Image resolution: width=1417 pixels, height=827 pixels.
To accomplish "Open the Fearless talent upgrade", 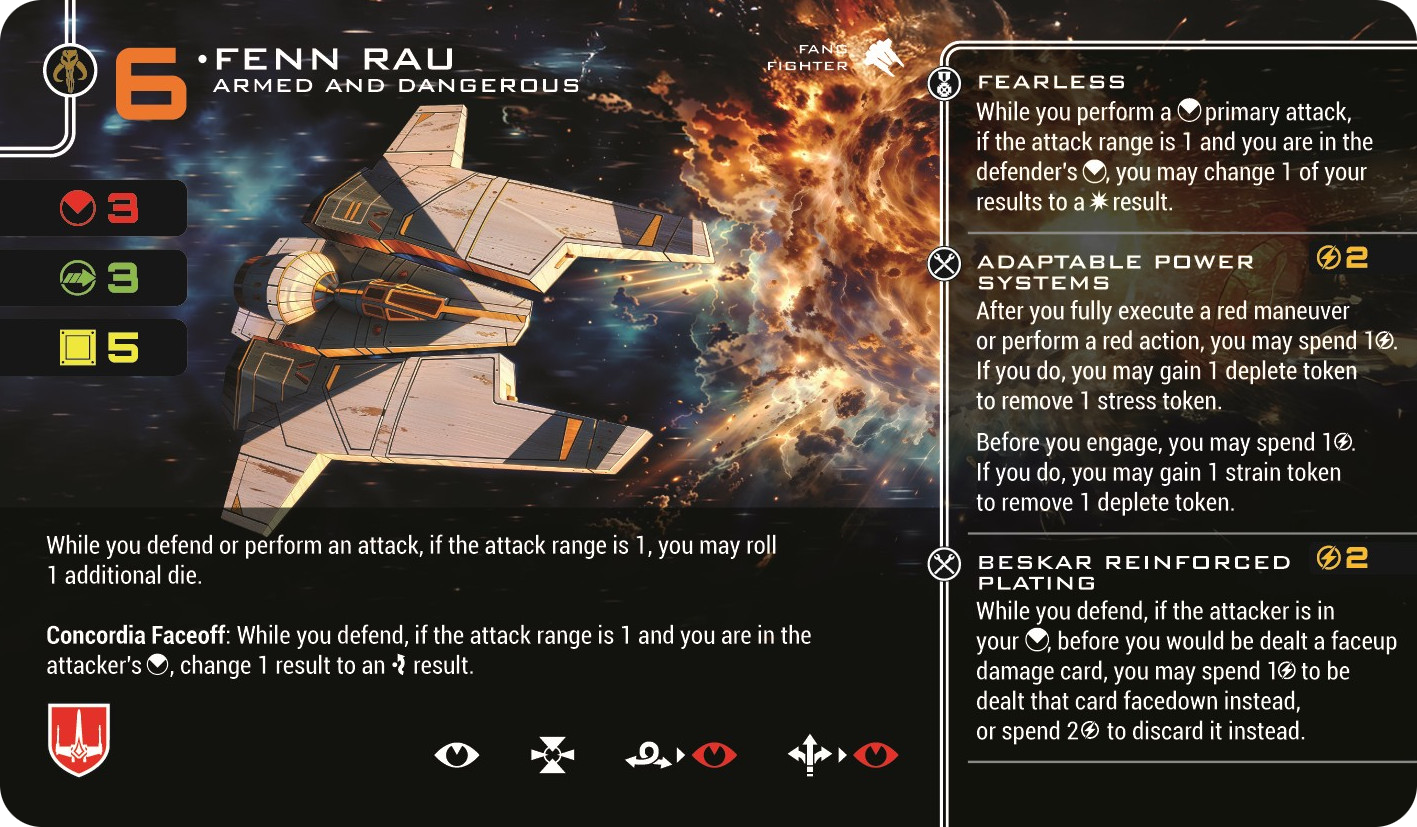I will click(1051, 82).
